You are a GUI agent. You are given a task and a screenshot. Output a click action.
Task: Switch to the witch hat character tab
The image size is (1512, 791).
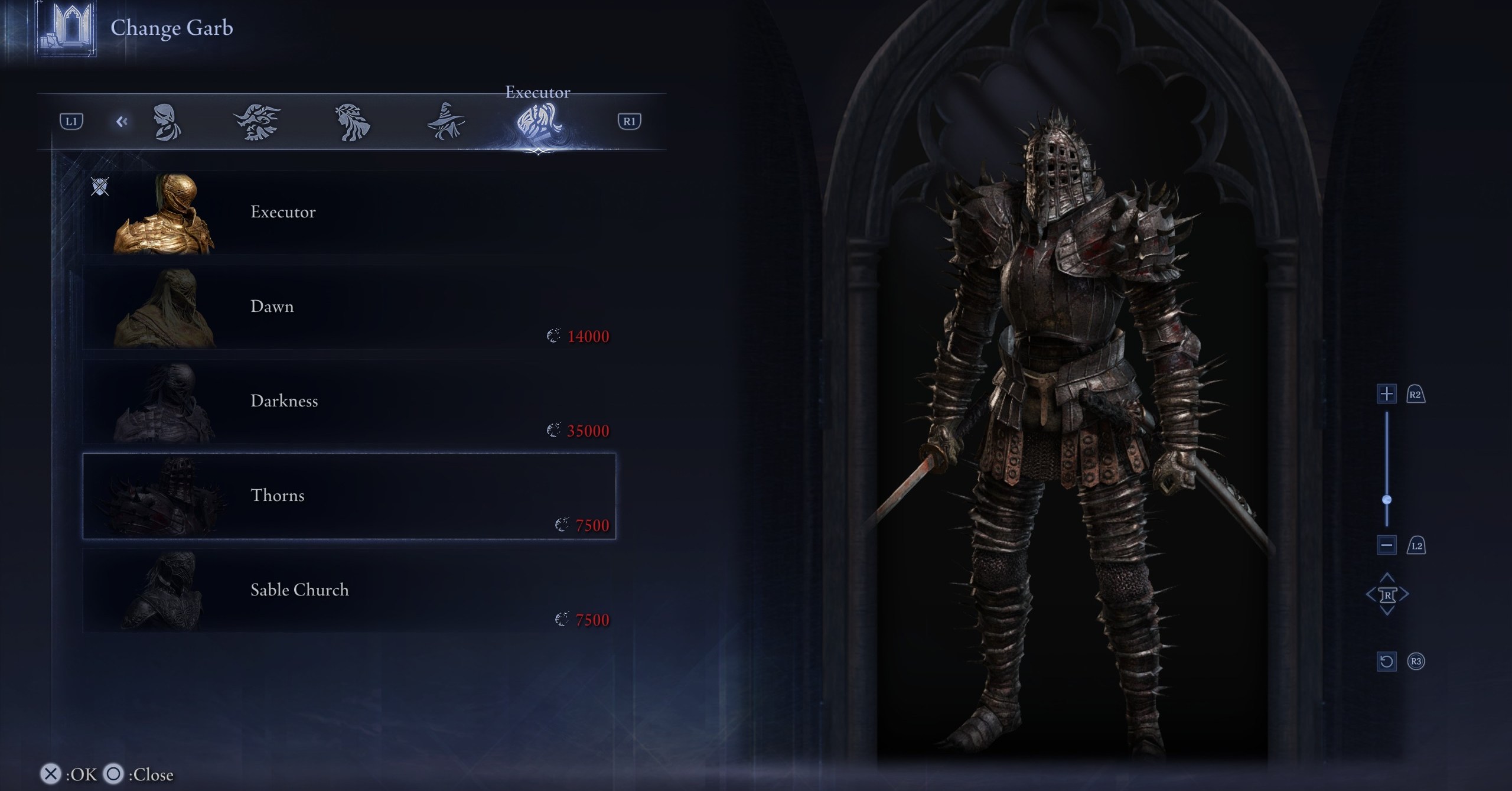tap(446, 122)
